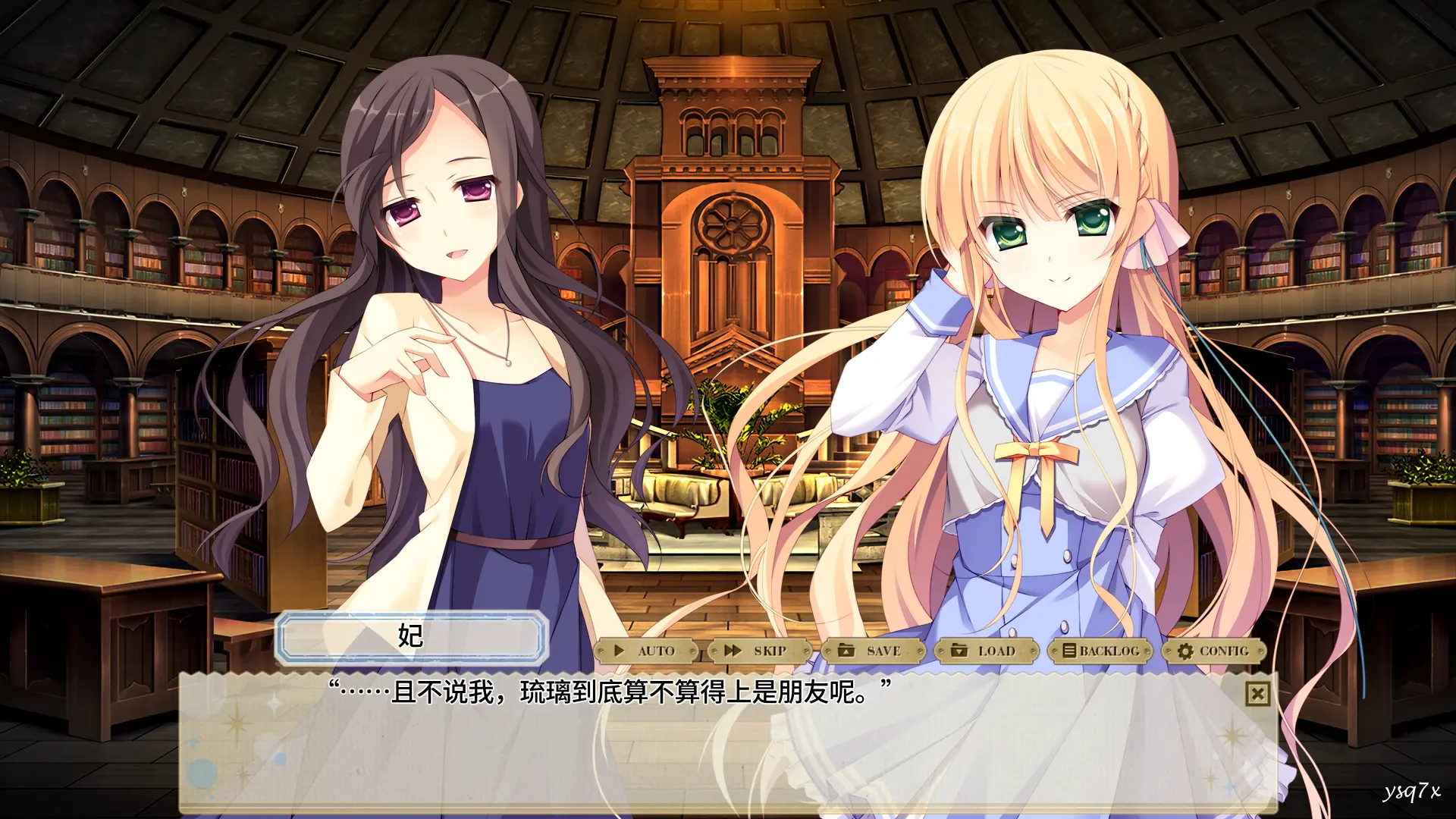Viewport: 1456px width, 819px height.
Task: Activate the SKIP button
Action: click(758, 651)
